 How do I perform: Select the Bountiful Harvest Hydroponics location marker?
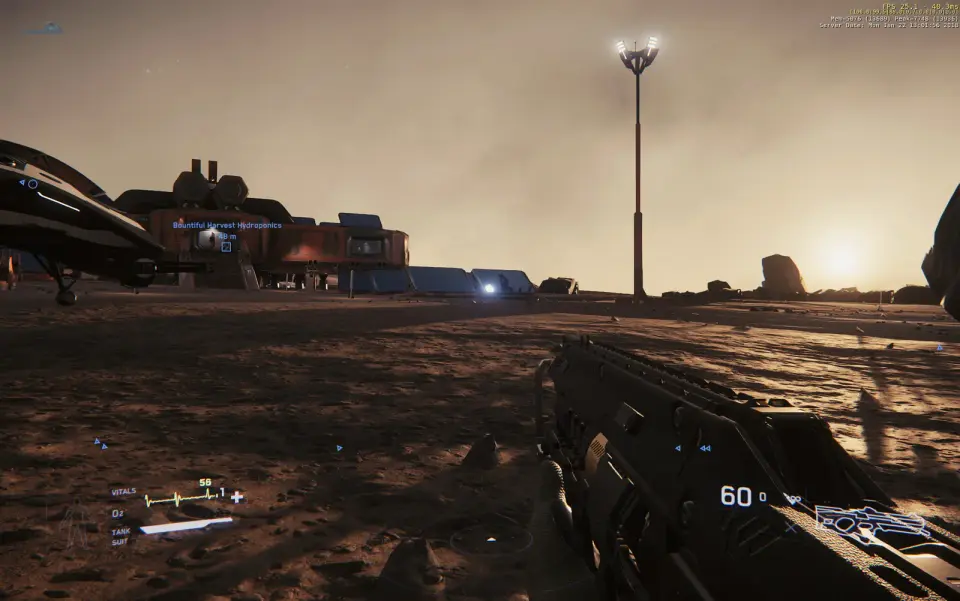click(226, 246)
